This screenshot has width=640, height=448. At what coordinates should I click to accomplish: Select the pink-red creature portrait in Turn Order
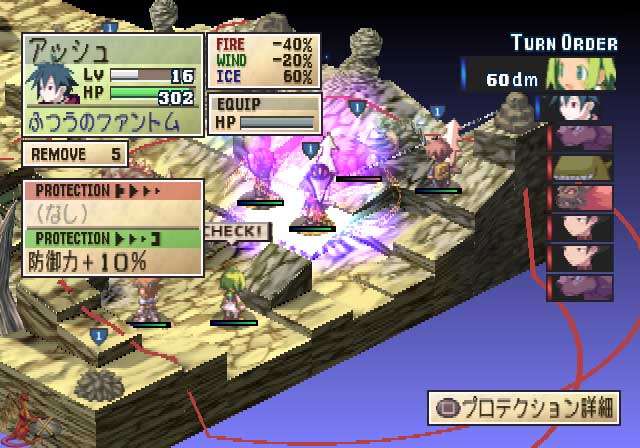click(579, 198)
